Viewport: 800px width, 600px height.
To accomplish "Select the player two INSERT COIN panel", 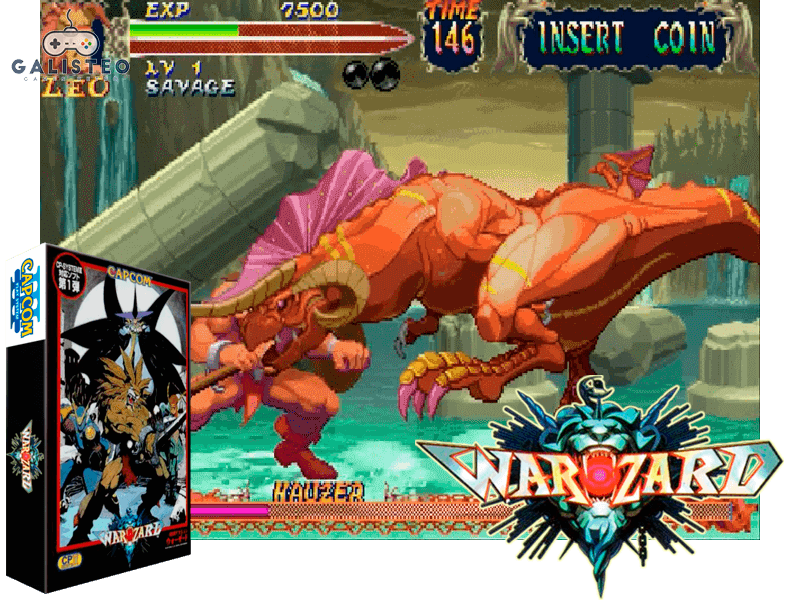I will 627,38.
